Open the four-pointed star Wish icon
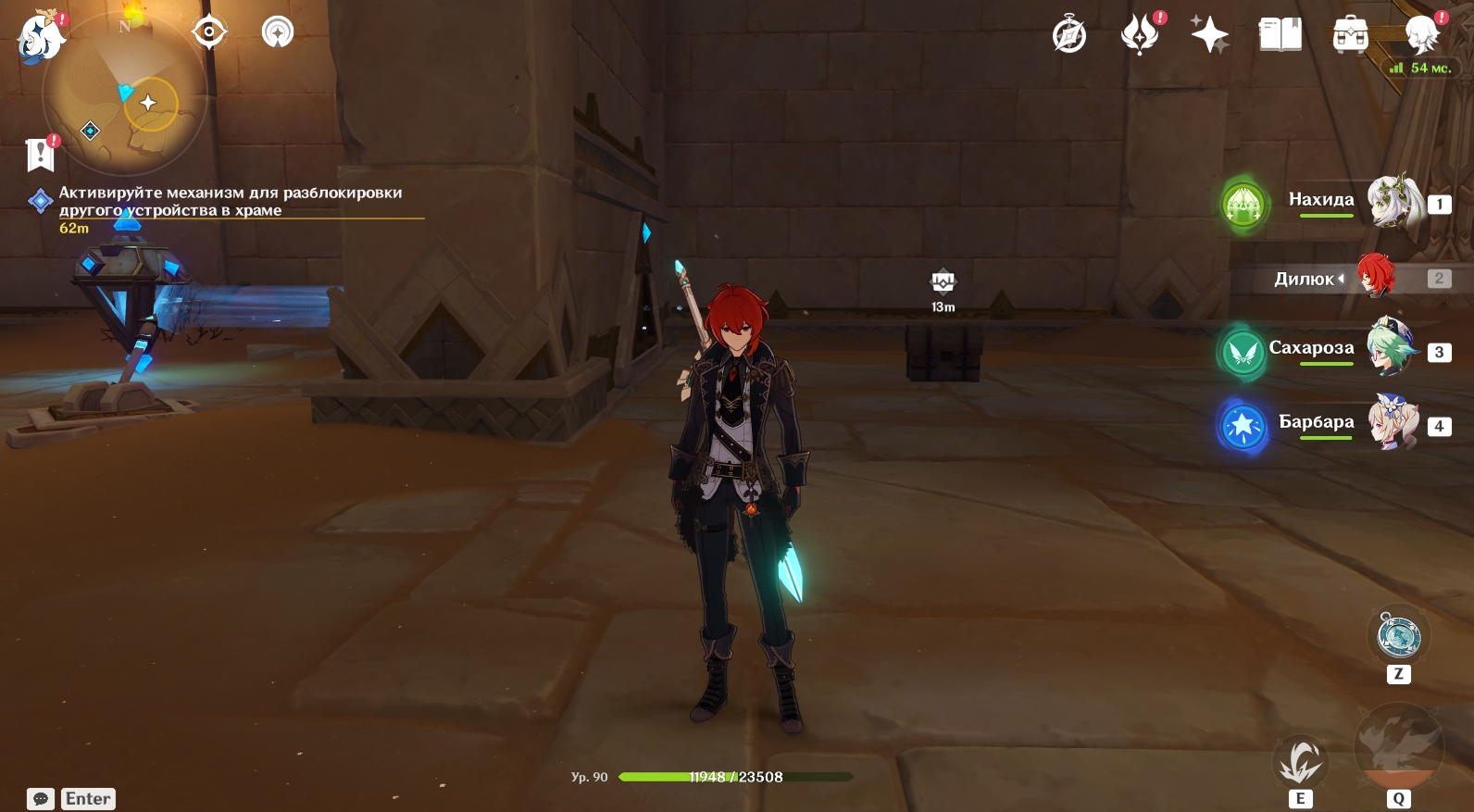The width and height of the screenshot is (1474, 812). (1209, 36)
